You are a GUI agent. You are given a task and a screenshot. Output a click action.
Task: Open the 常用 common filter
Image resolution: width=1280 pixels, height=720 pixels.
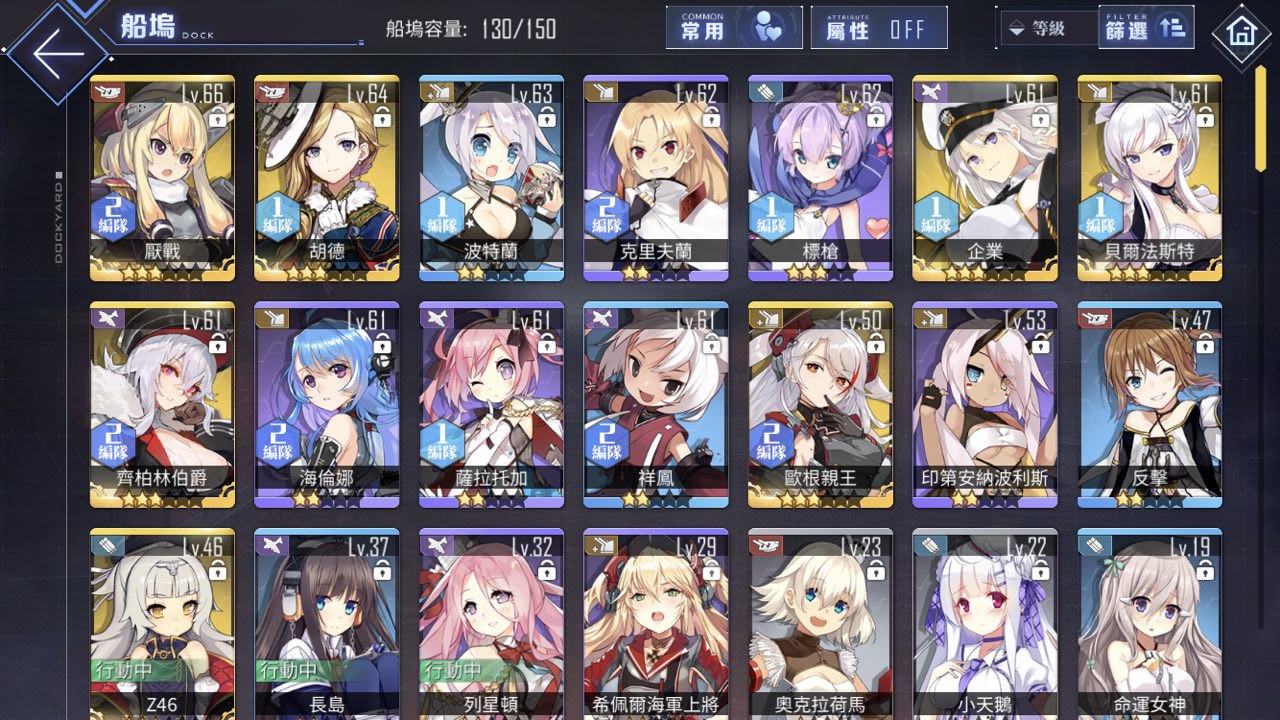point(734,28)
